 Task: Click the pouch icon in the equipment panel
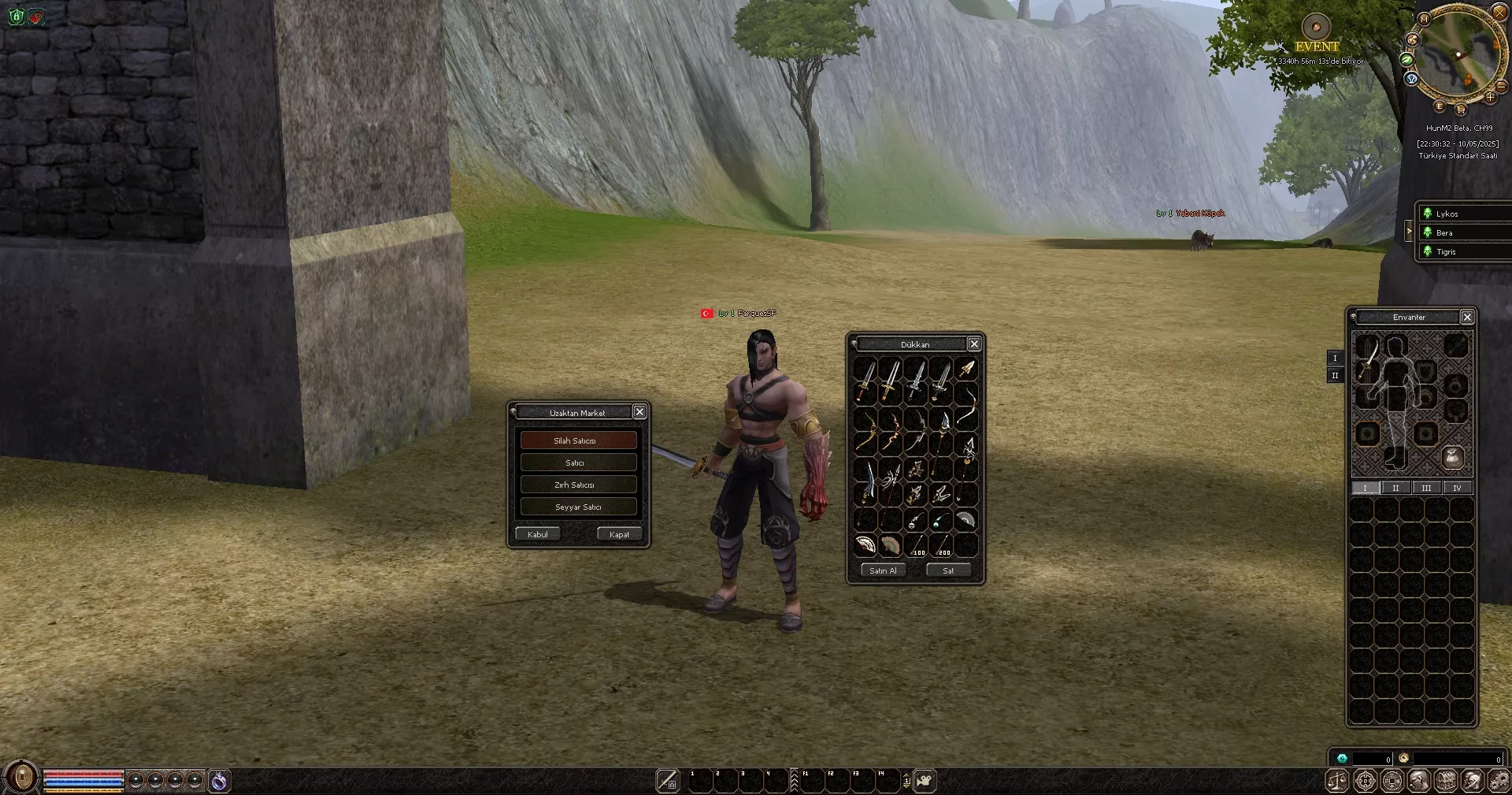click(1453, 456)
